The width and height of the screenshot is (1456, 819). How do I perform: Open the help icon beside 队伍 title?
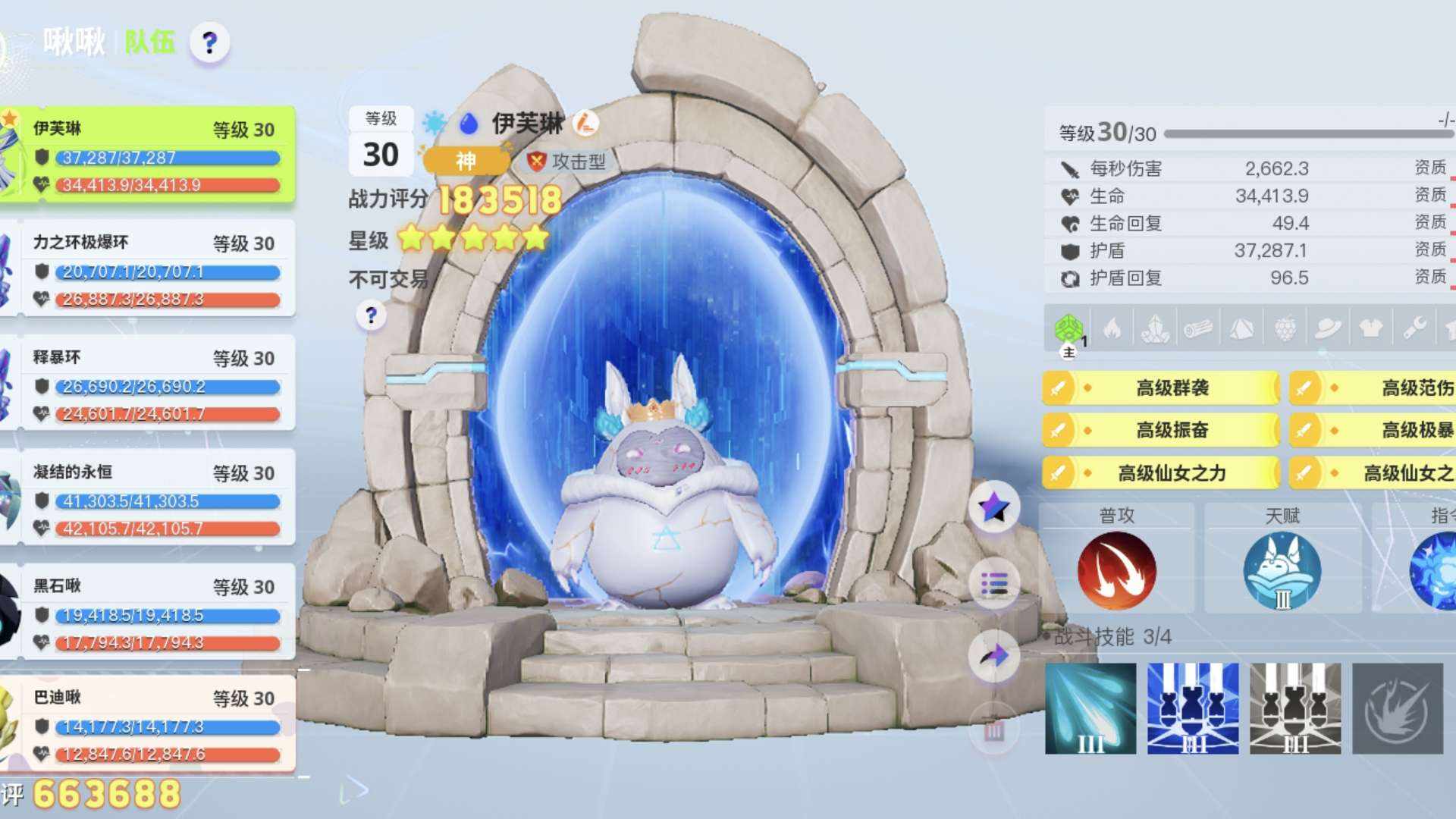tap(209, 42)
